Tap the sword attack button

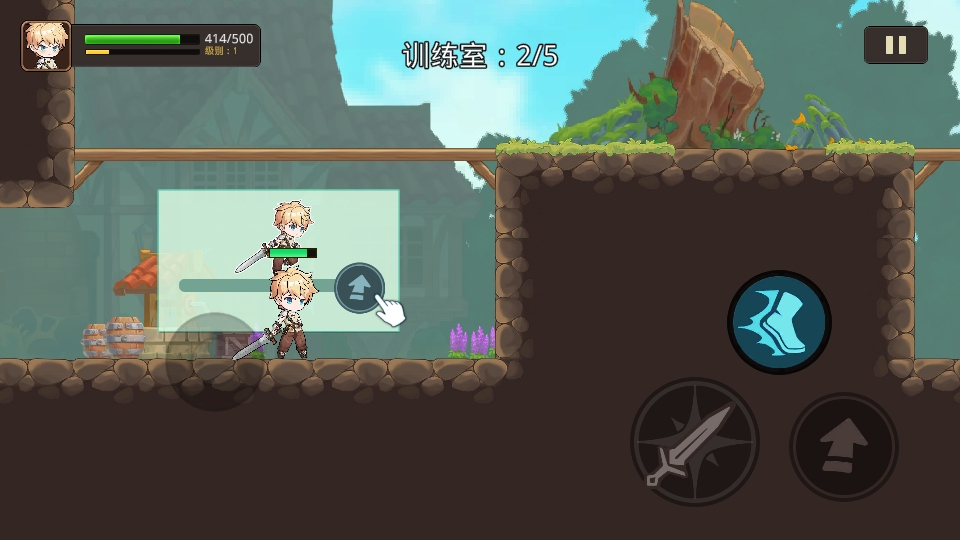(x=694, y=442)
